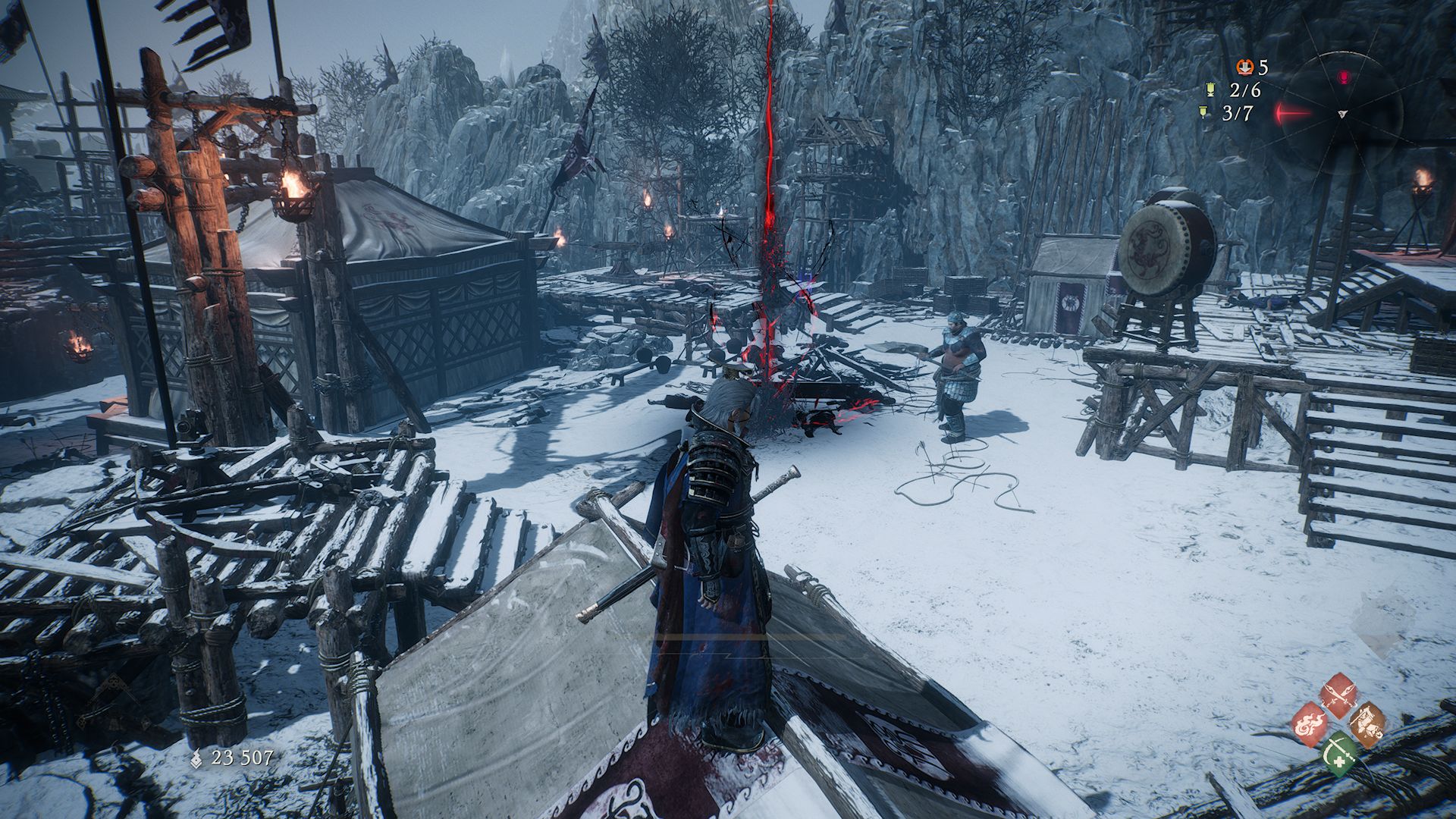The height and width of the screenshot is (819, 1456).
Task: Select the crossed swords skill icon
Action: coord(1338,693)
